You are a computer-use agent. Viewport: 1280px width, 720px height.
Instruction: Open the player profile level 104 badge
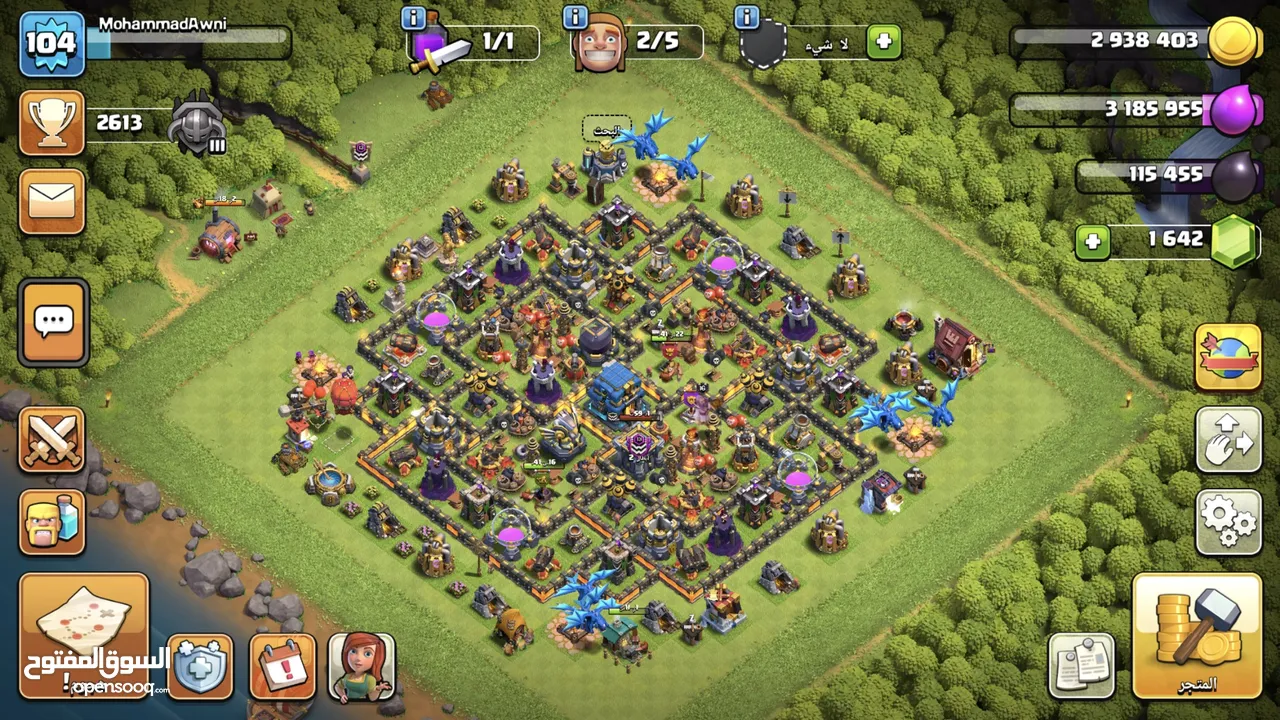coord(51,43)
